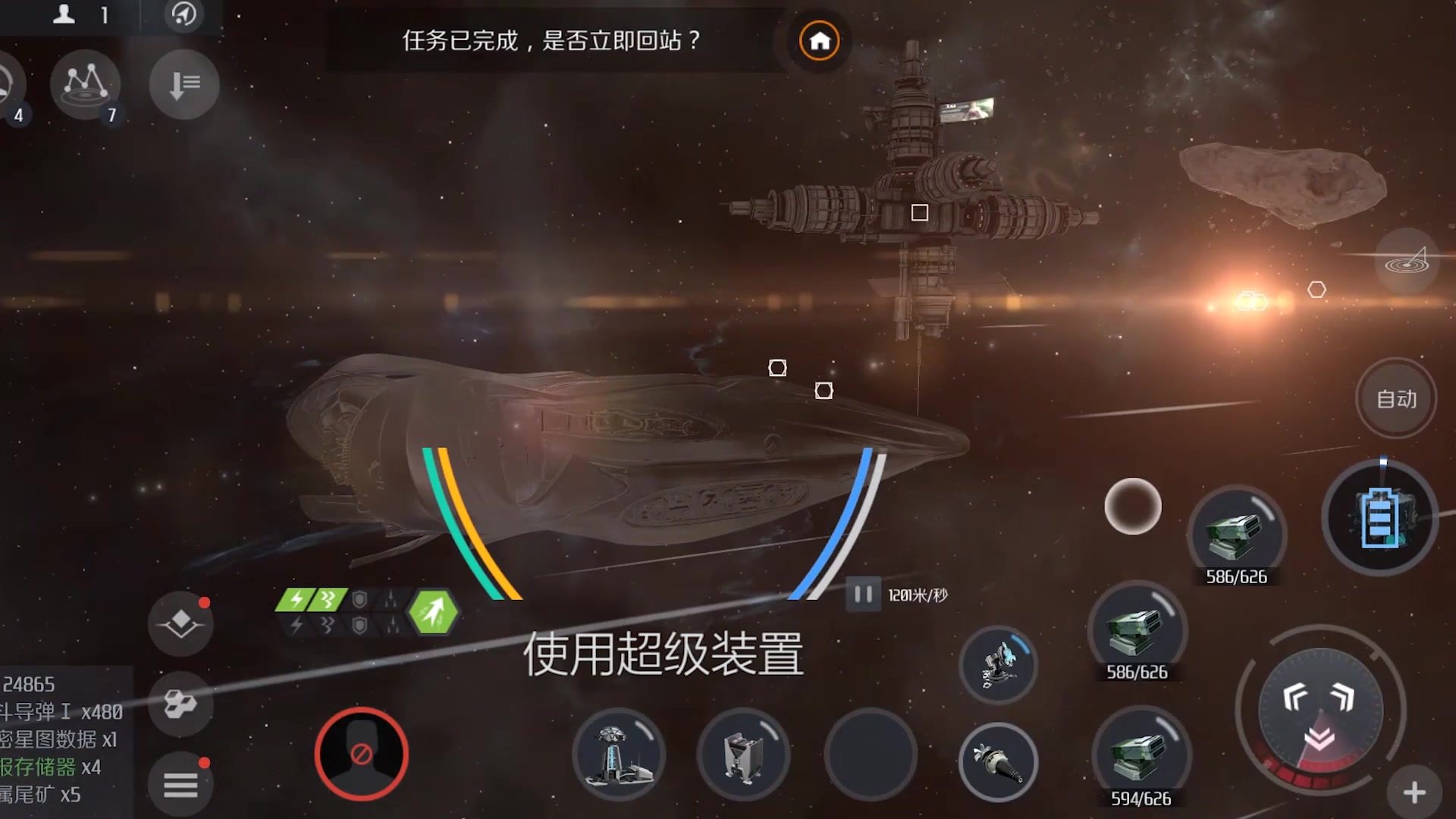
Task: Open the sorted overview list dropdown
Action: tap(182, 86)
